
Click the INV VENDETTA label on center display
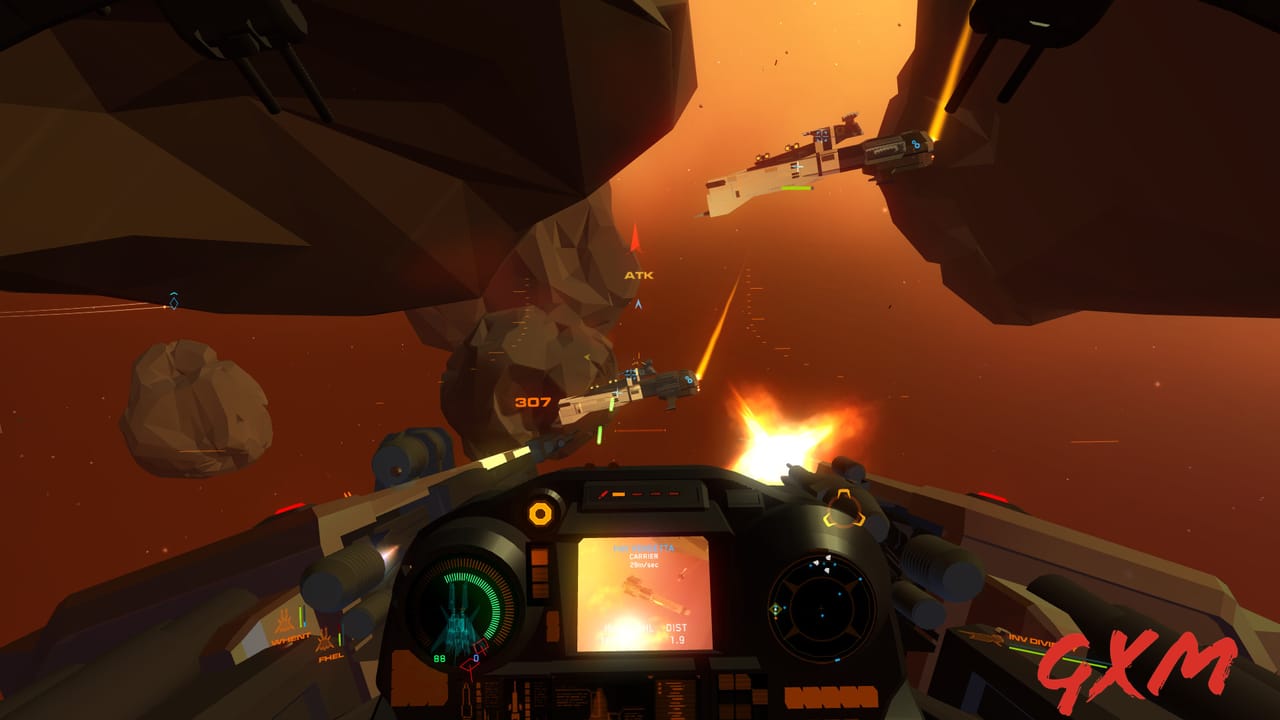point(645,548)
